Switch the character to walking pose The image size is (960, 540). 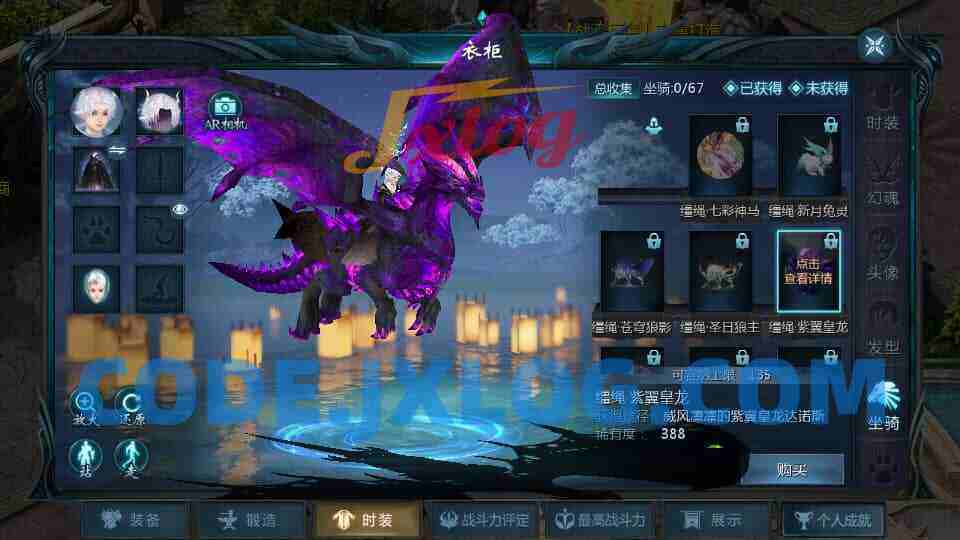point(132,457)
